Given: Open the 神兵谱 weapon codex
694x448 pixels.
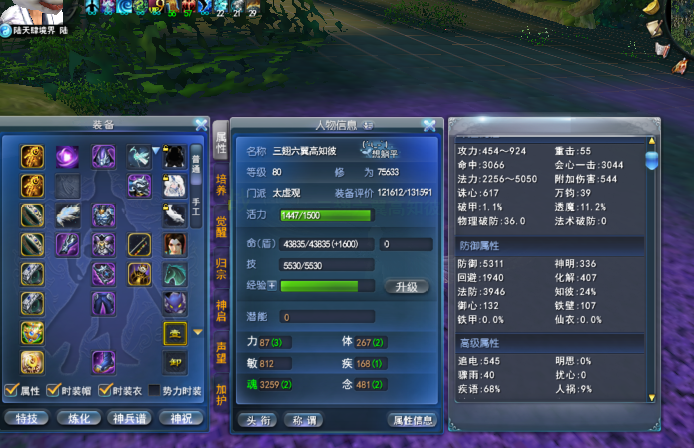Looking at the screenshot, I should (x=130, y=418).
